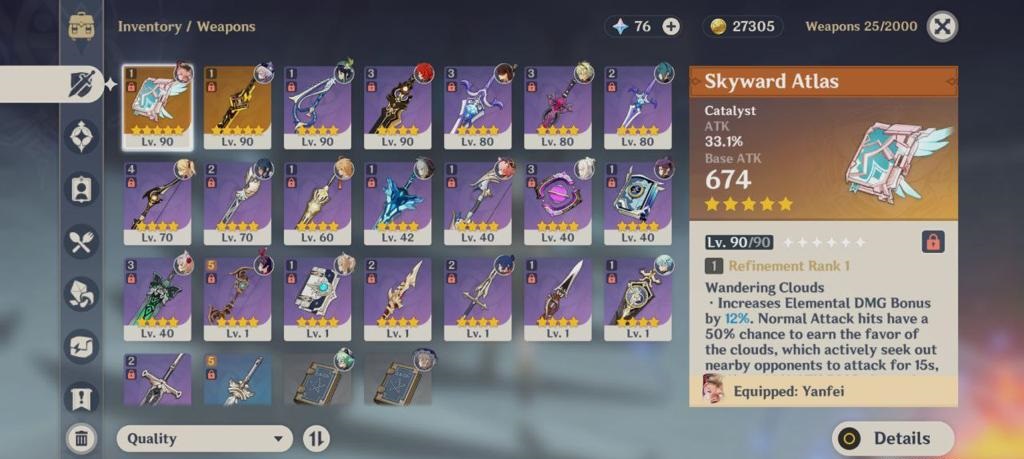
Task: Switch to the Artifacts tab
Action: pyautogui.click(x=81, y=135)
